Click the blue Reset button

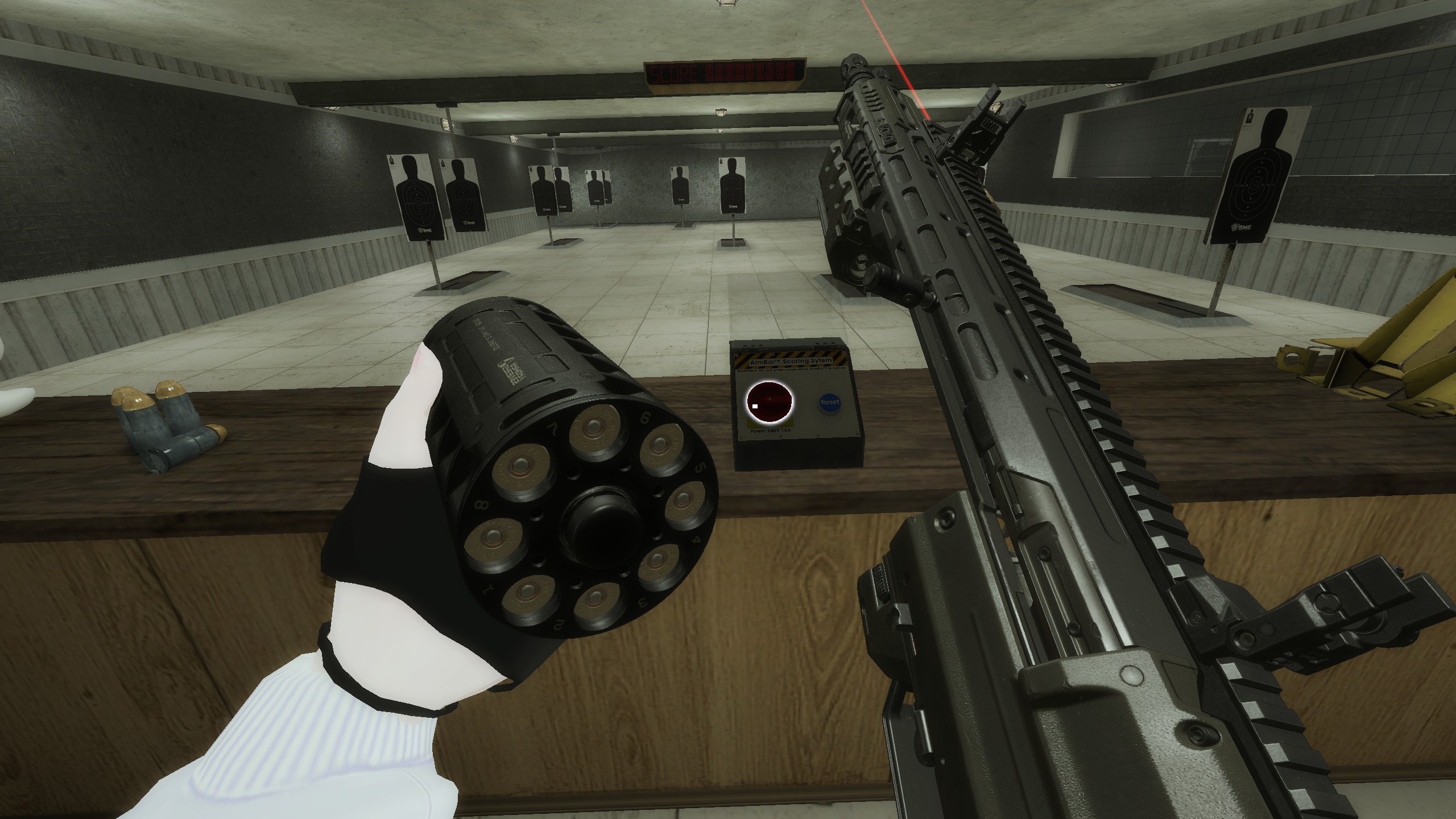(x=830, y=403)
